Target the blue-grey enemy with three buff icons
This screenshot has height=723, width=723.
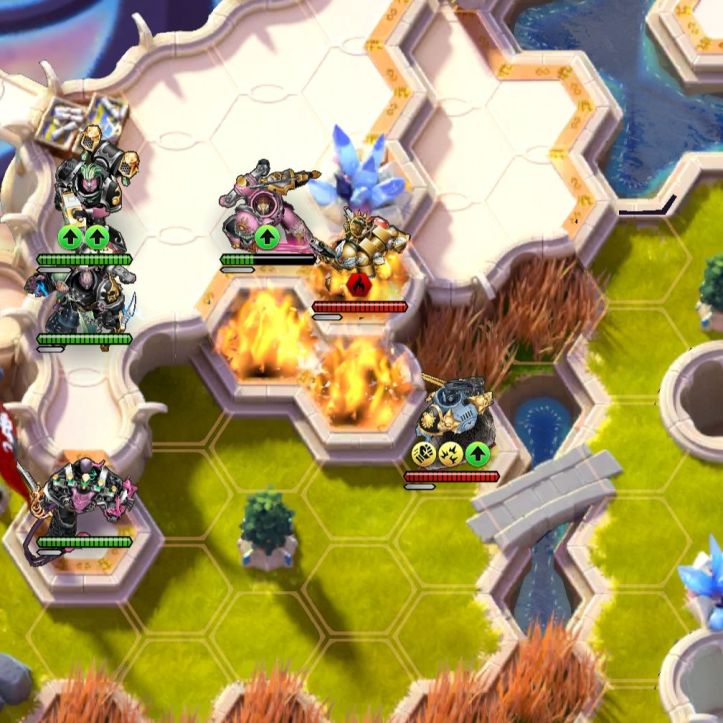(451, 410)
